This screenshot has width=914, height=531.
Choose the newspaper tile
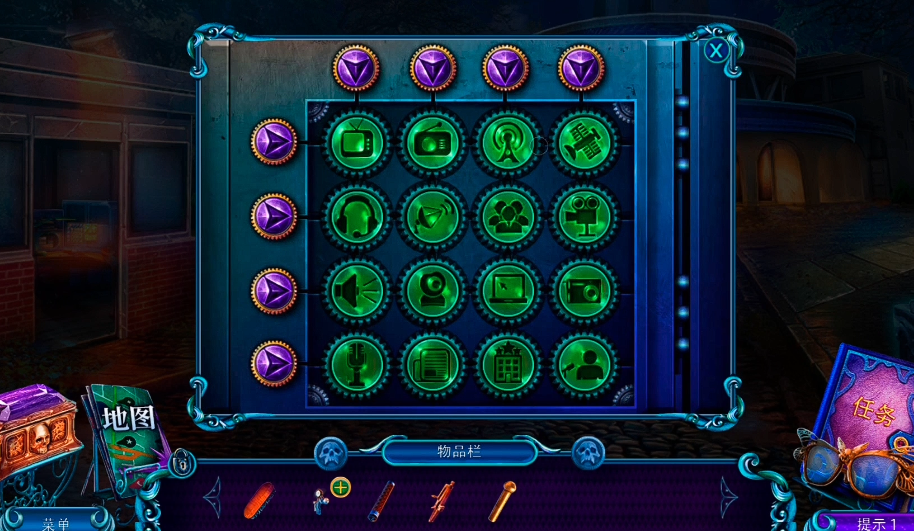433,363
